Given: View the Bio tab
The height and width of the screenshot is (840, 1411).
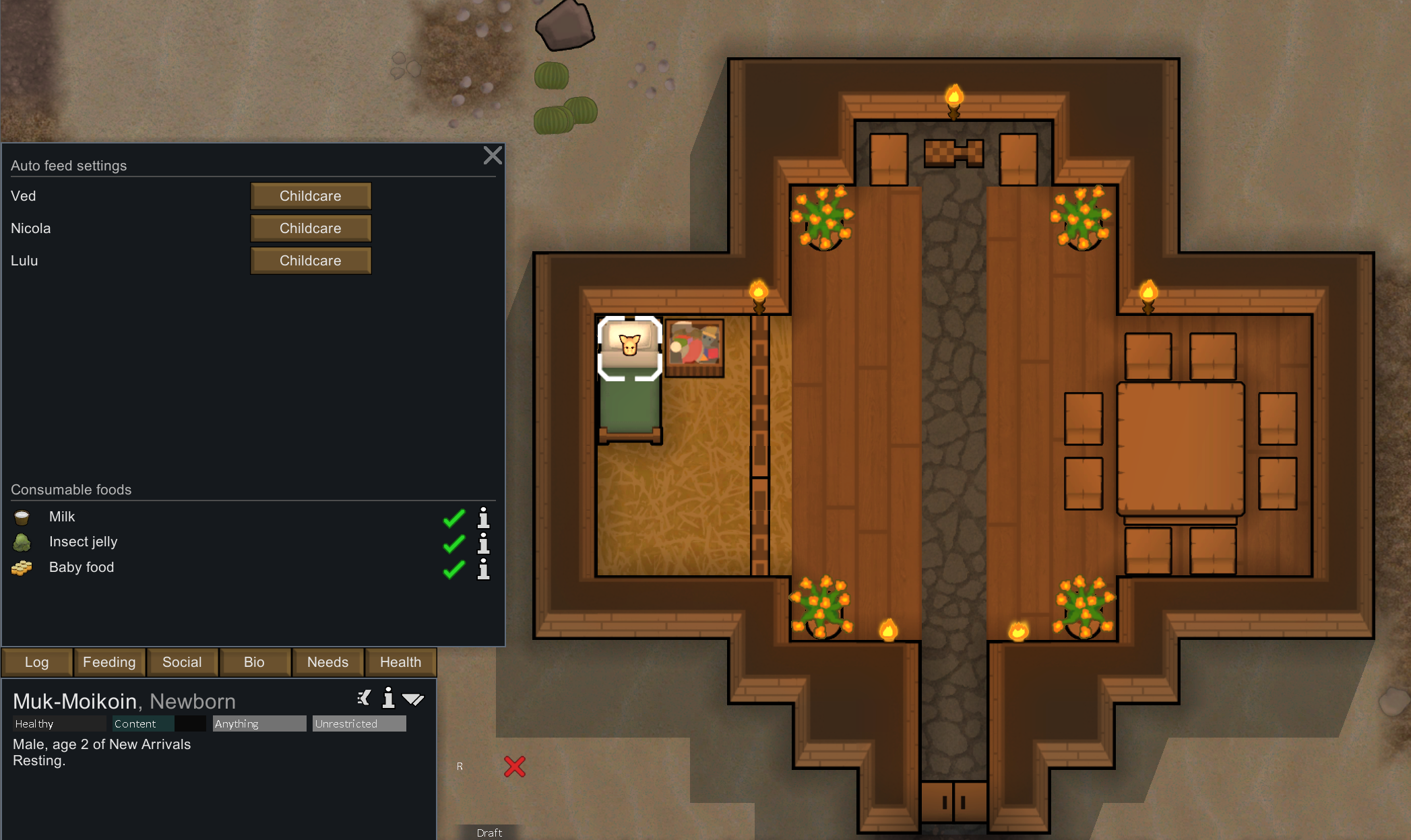Looking at the screenshot, I should (254, 662).
